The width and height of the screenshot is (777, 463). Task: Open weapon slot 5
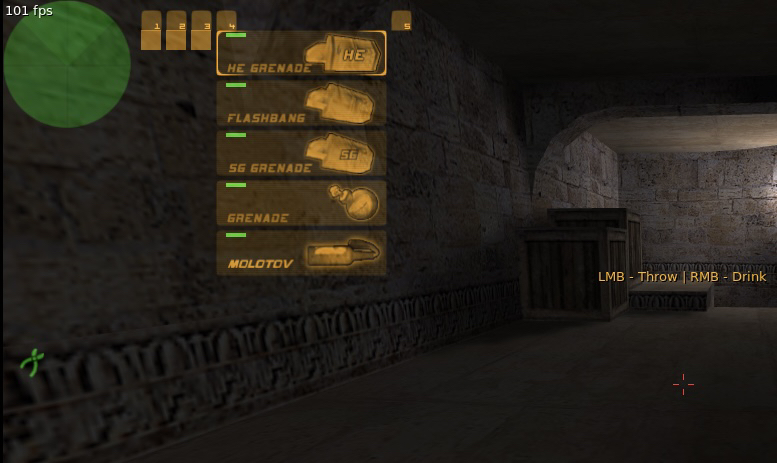tap(401, 21)
